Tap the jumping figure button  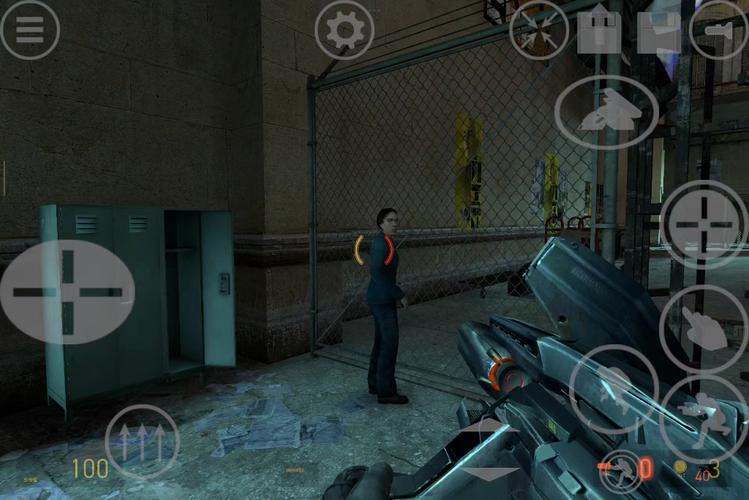[x=613, y=389]
